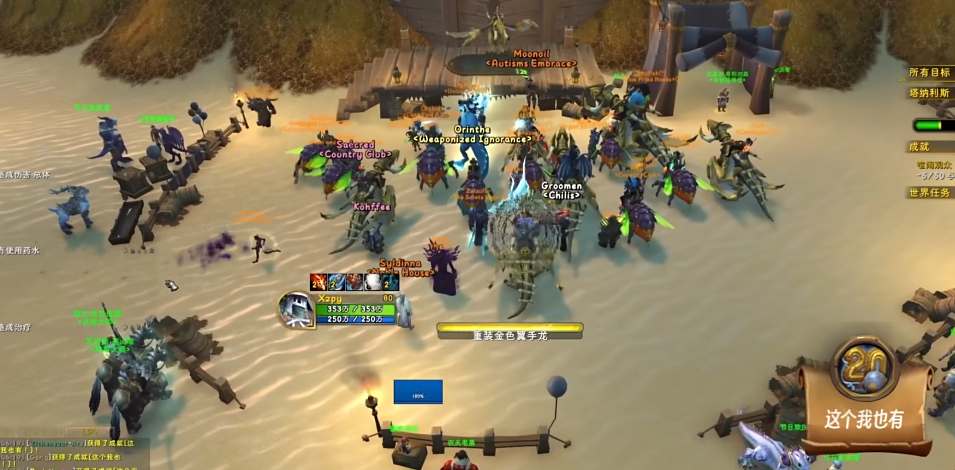Click the Xapy player portrait
The image size is (955, 470).
(297, 311)
